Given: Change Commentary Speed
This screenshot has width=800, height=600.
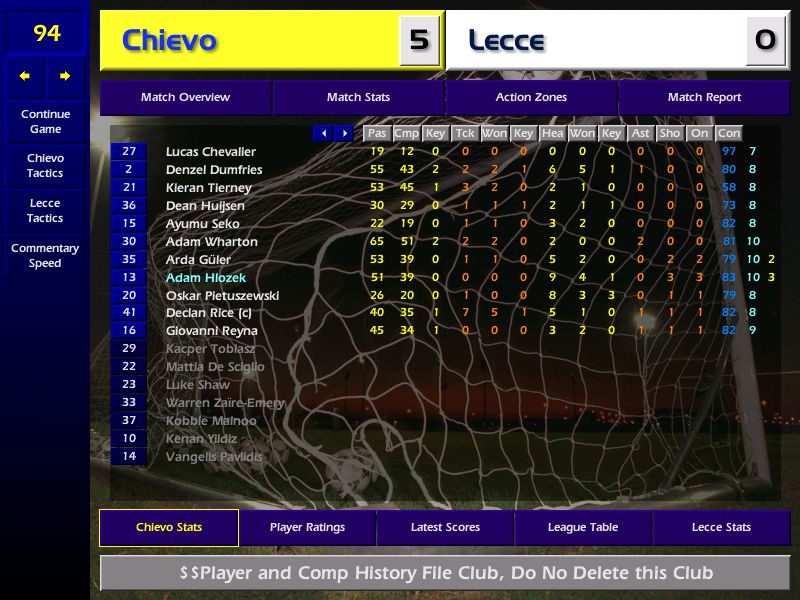Looking at the screenshot, I should 45,256.
